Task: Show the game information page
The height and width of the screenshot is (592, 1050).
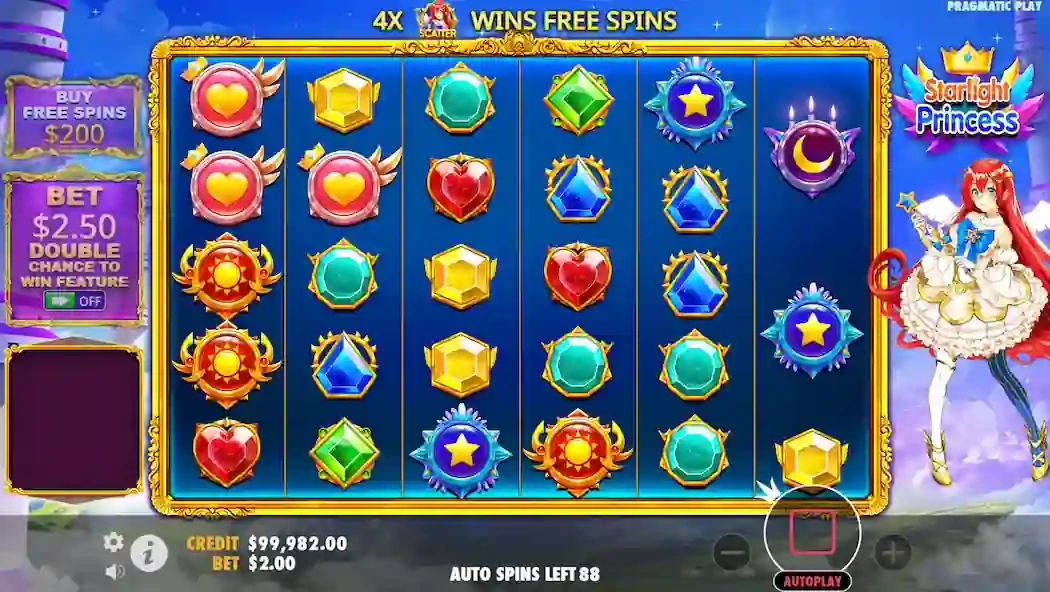Action: click(149, 553)
